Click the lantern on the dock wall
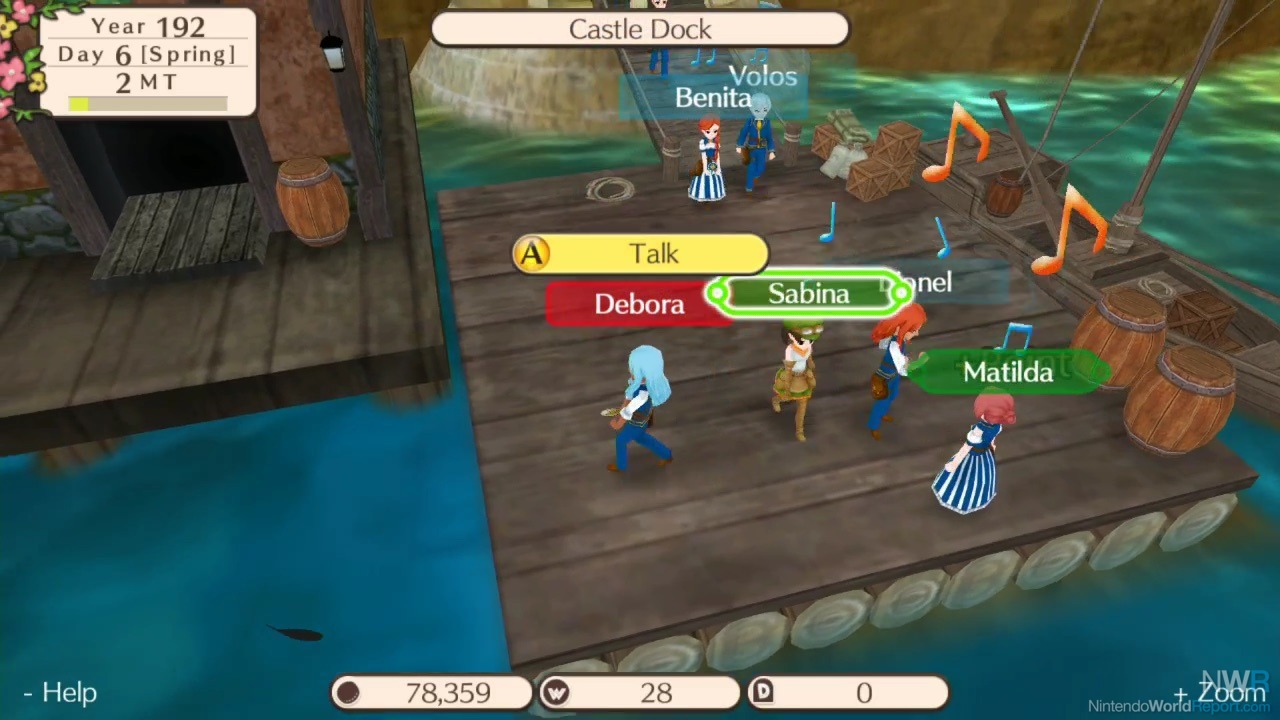1280x720 pixels. coord(333,50)
